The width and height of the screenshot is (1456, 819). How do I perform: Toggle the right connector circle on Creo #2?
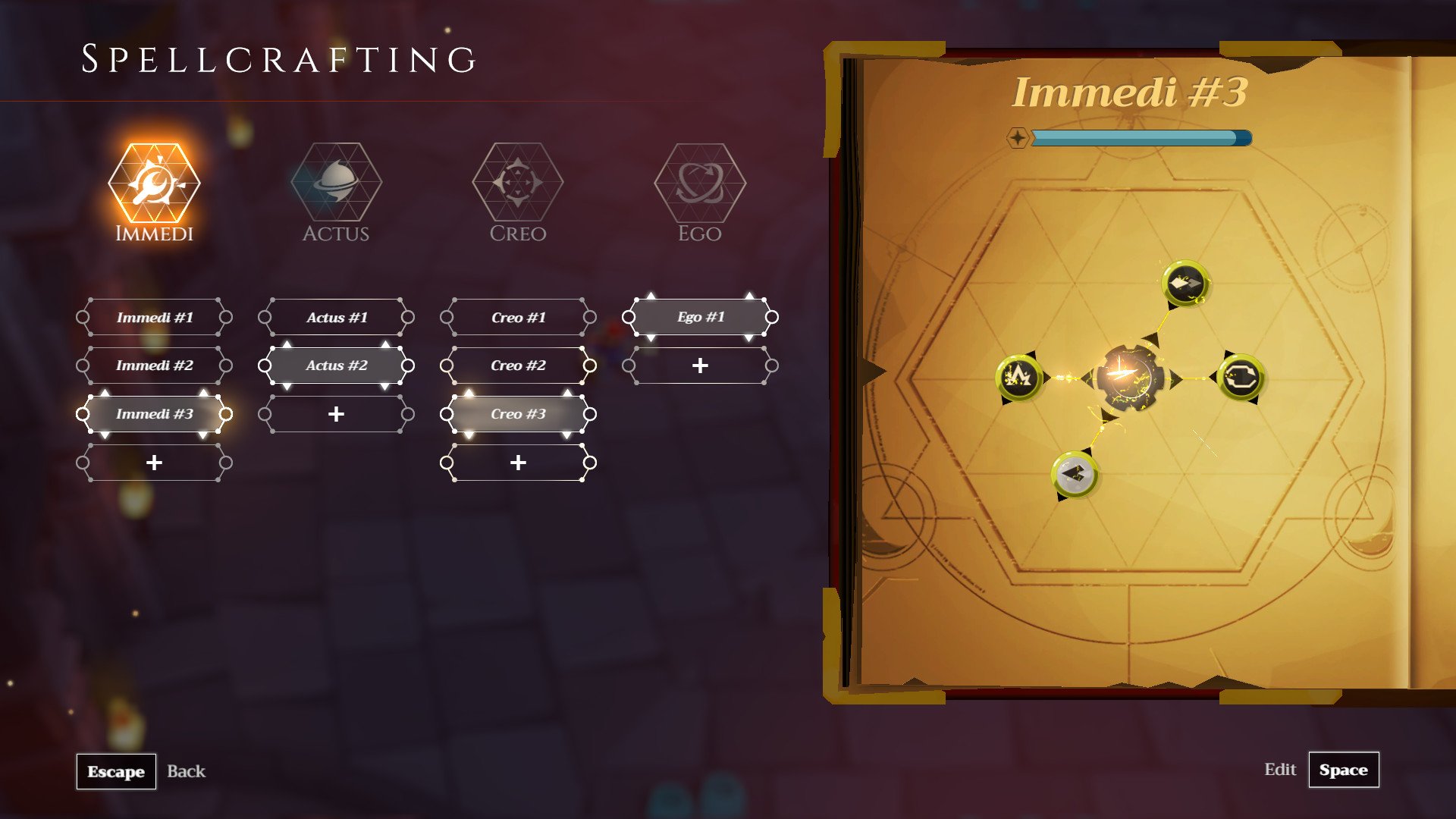[591, 366]
